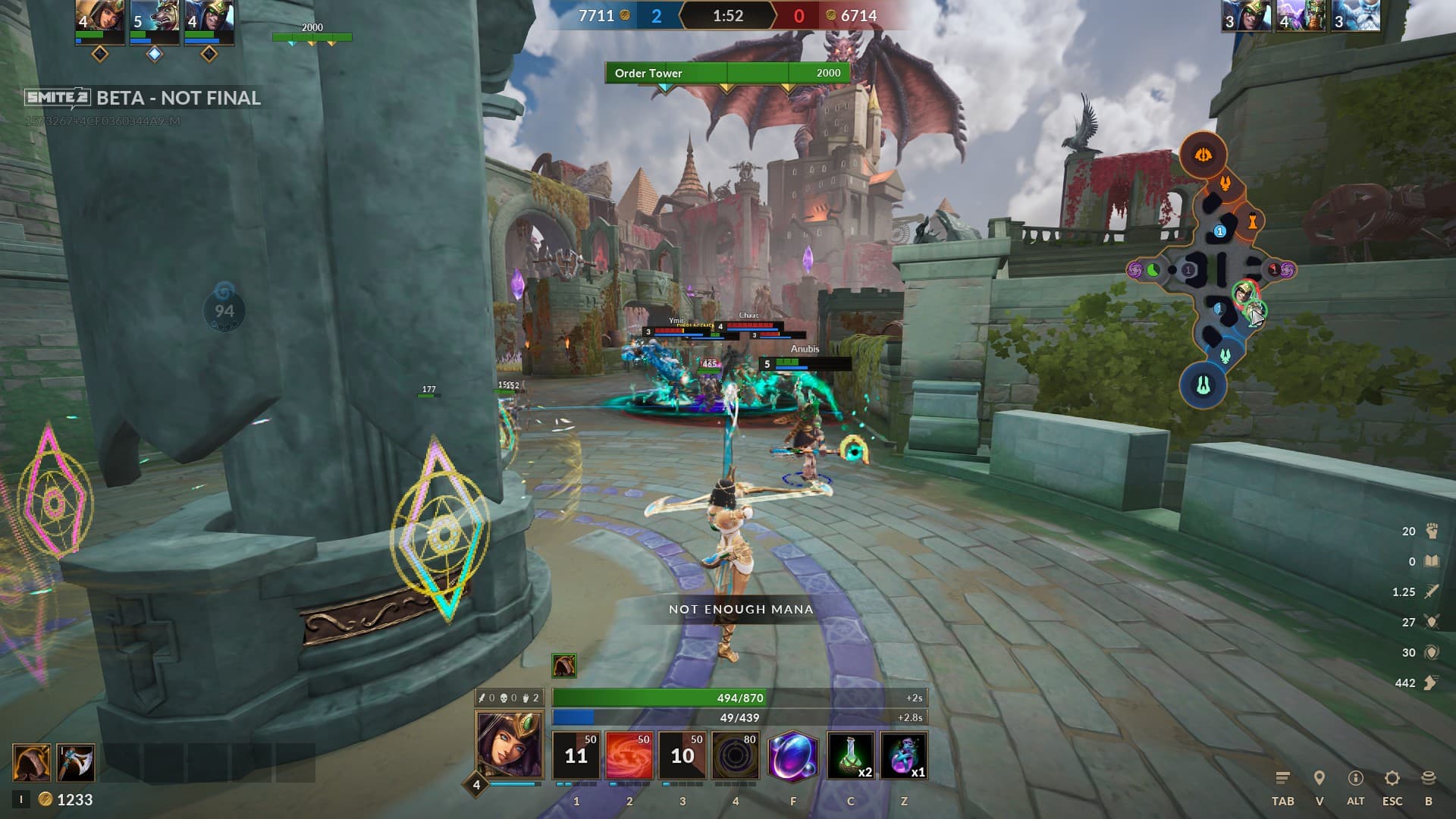Open the coin stack shop icon
This screenshot has width=1456, height=819.
[1429, 779]
